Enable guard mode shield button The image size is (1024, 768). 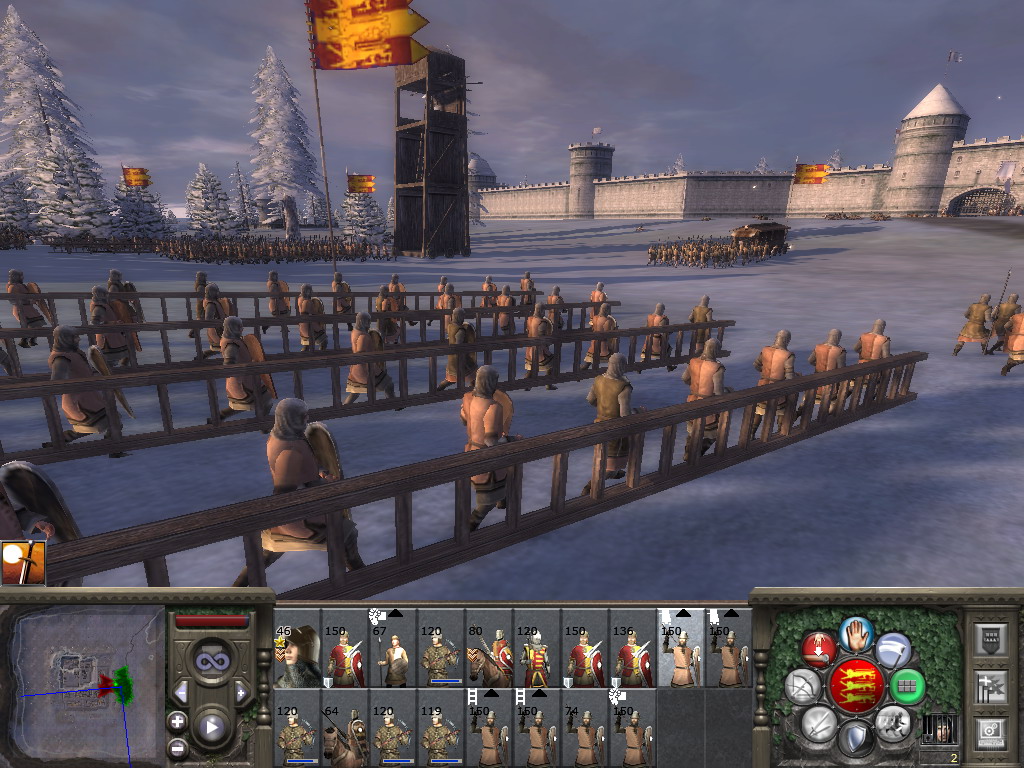(x=855, y=739)
